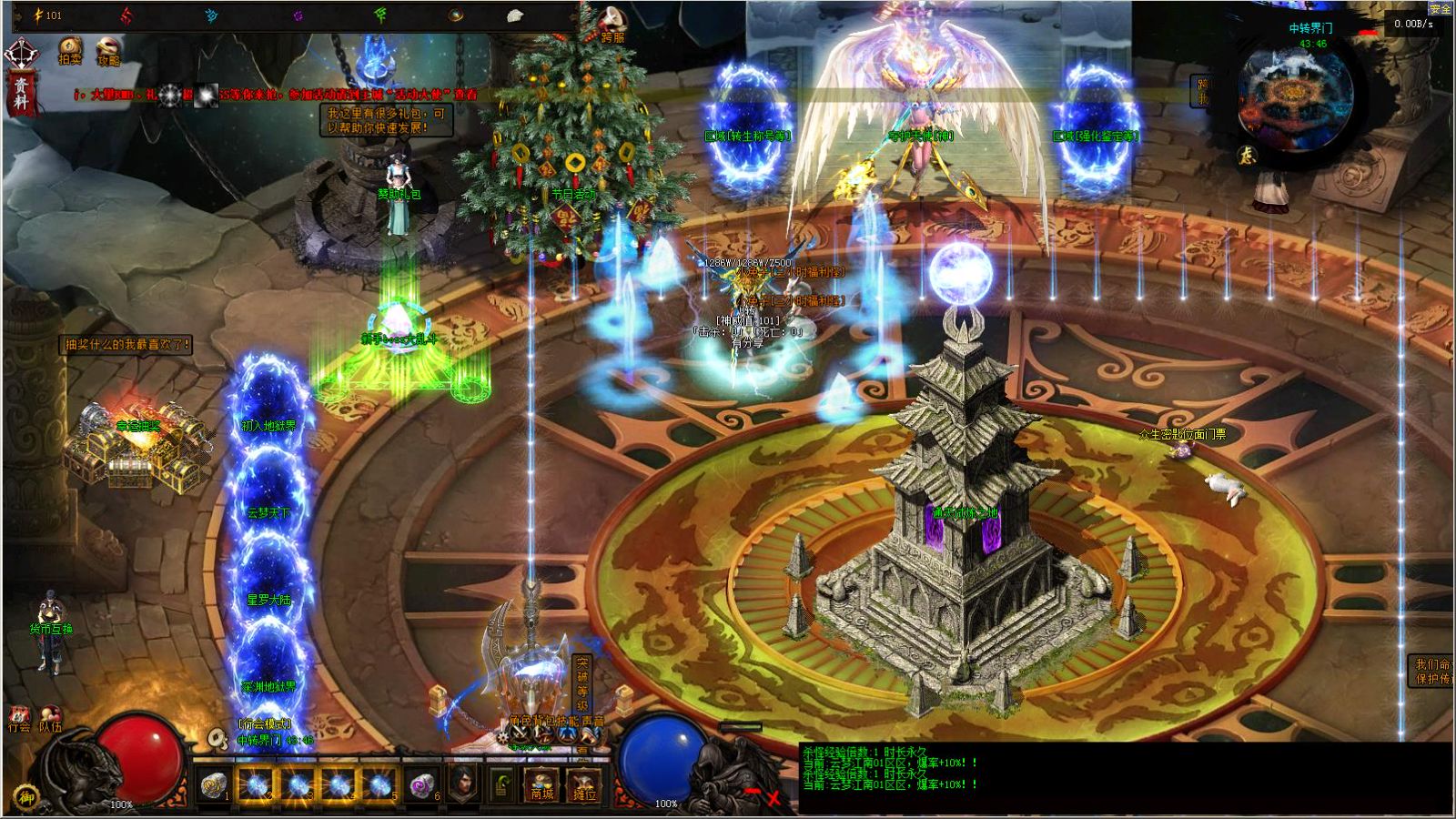Click the red X beside the chat log
1456x819 pixels.
[x=773, y=798]
